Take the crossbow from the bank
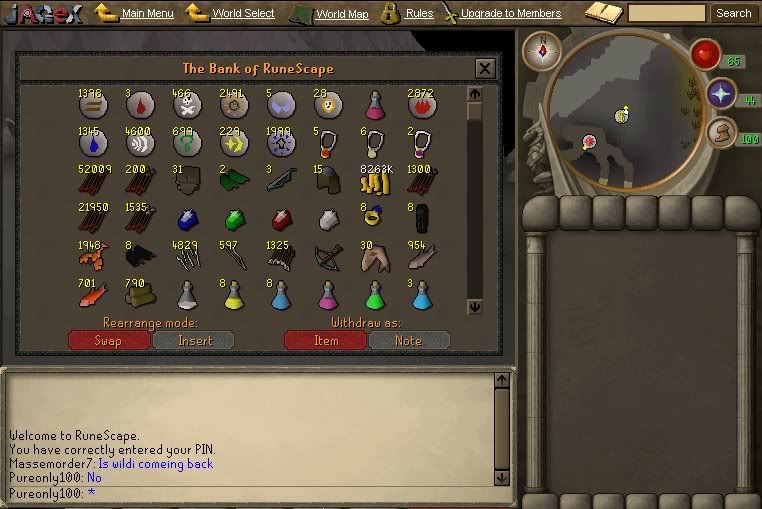Screen dimensions: 762x509 pyautogui.click(x=328, y=257)
